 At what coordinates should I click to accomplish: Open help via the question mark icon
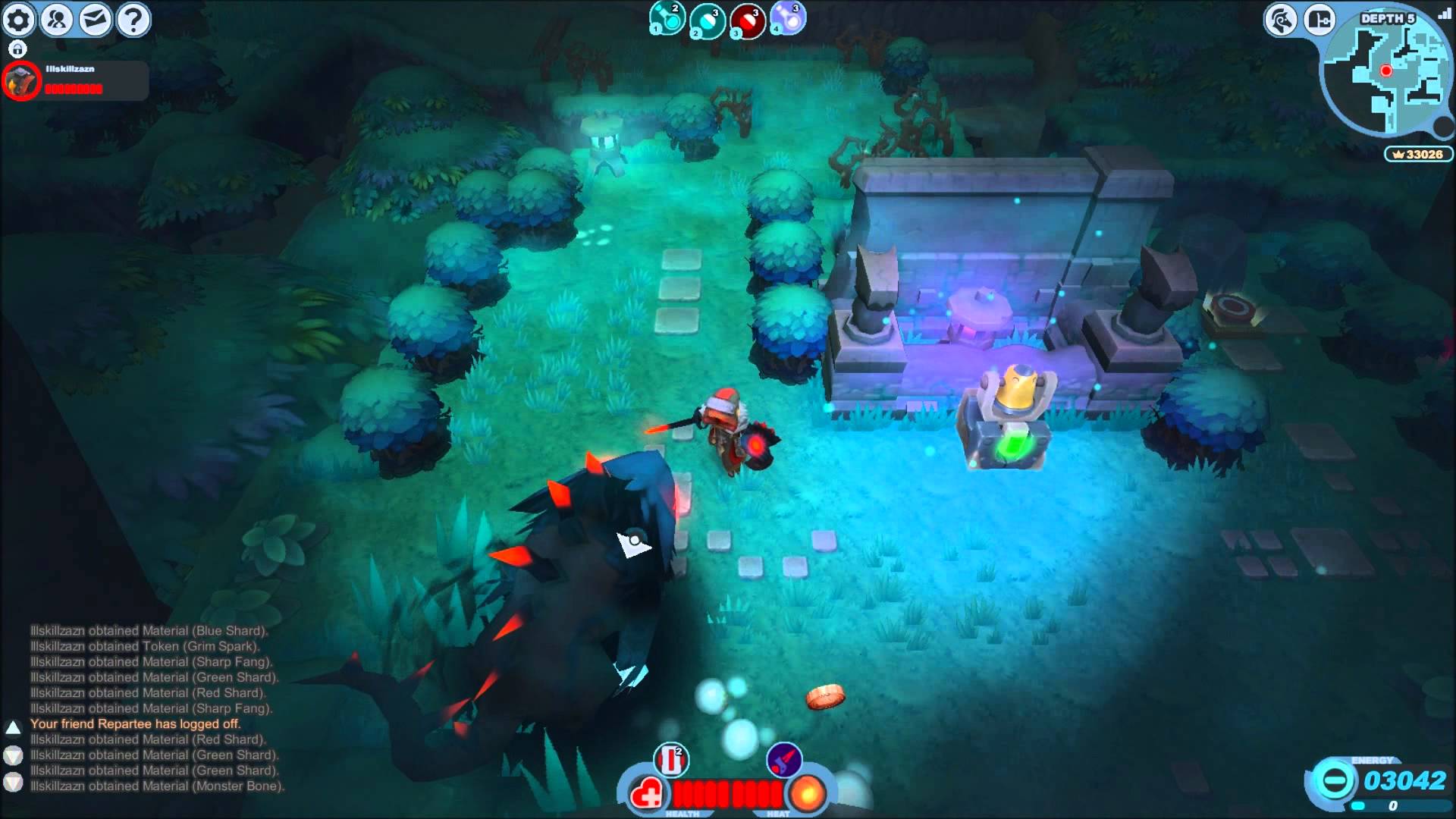133,18
